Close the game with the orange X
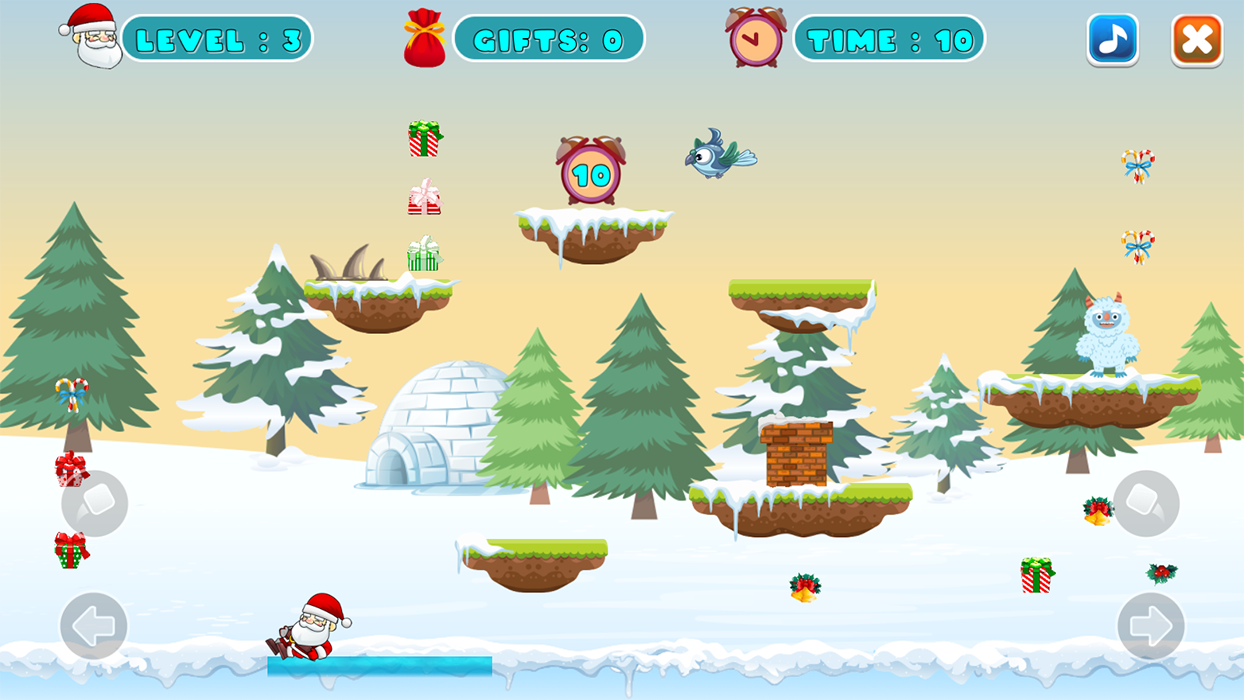This screenshot has width=1244, height=700. pyautogui.click(x=1197, y=40)
